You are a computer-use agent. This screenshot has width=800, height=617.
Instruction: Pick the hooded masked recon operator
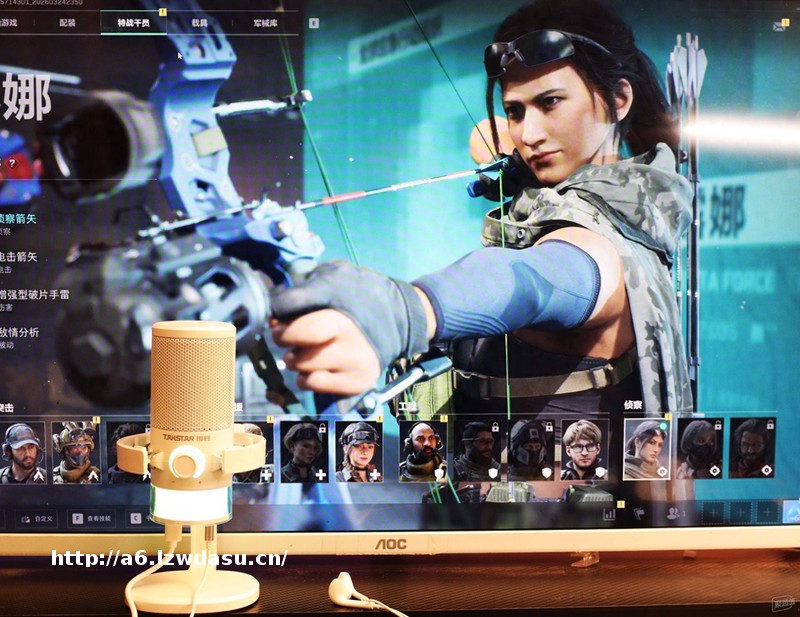coord(699,449)
